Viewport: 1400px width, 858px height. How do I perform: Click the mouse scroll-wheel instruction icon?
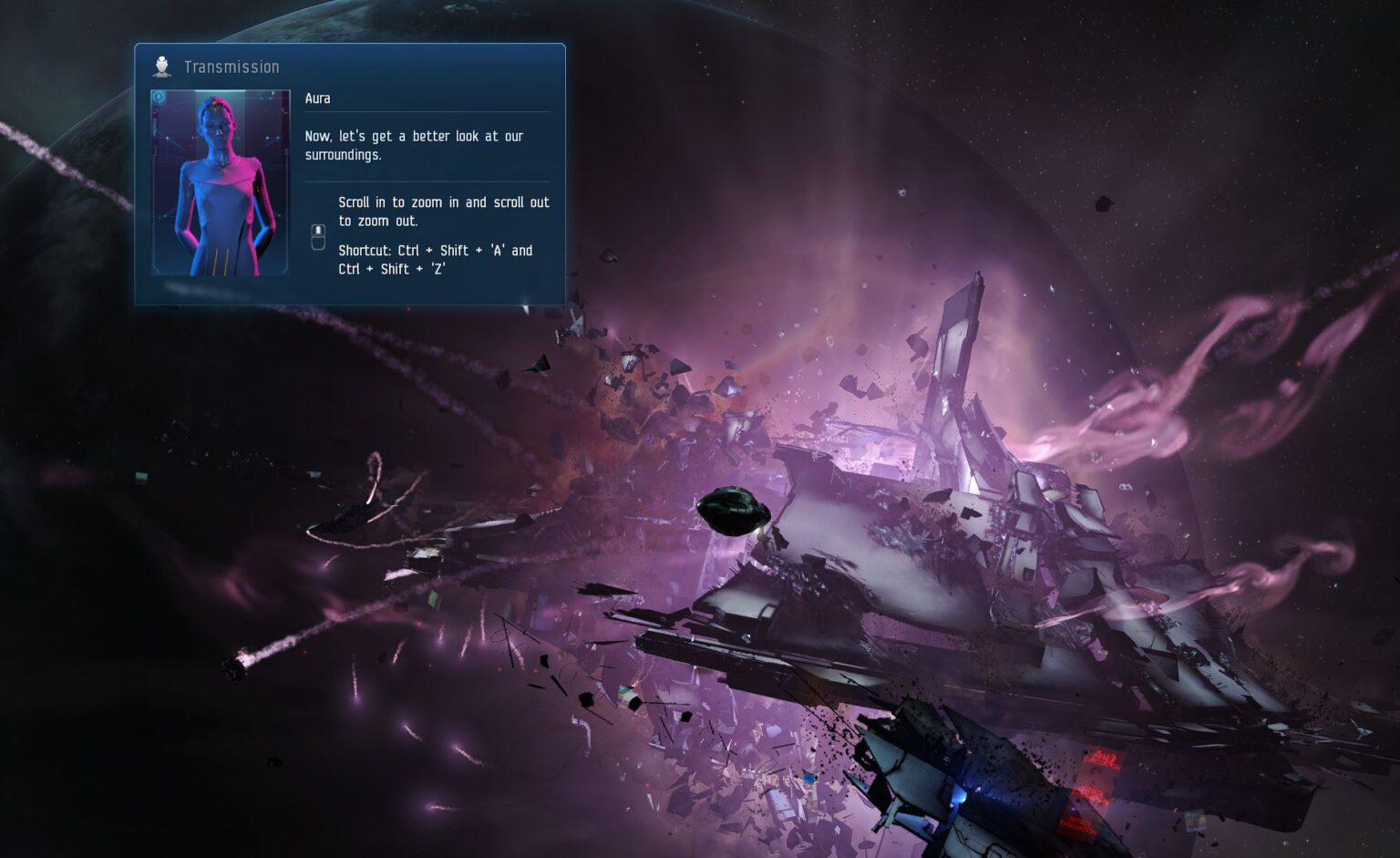tap(317, 236)
